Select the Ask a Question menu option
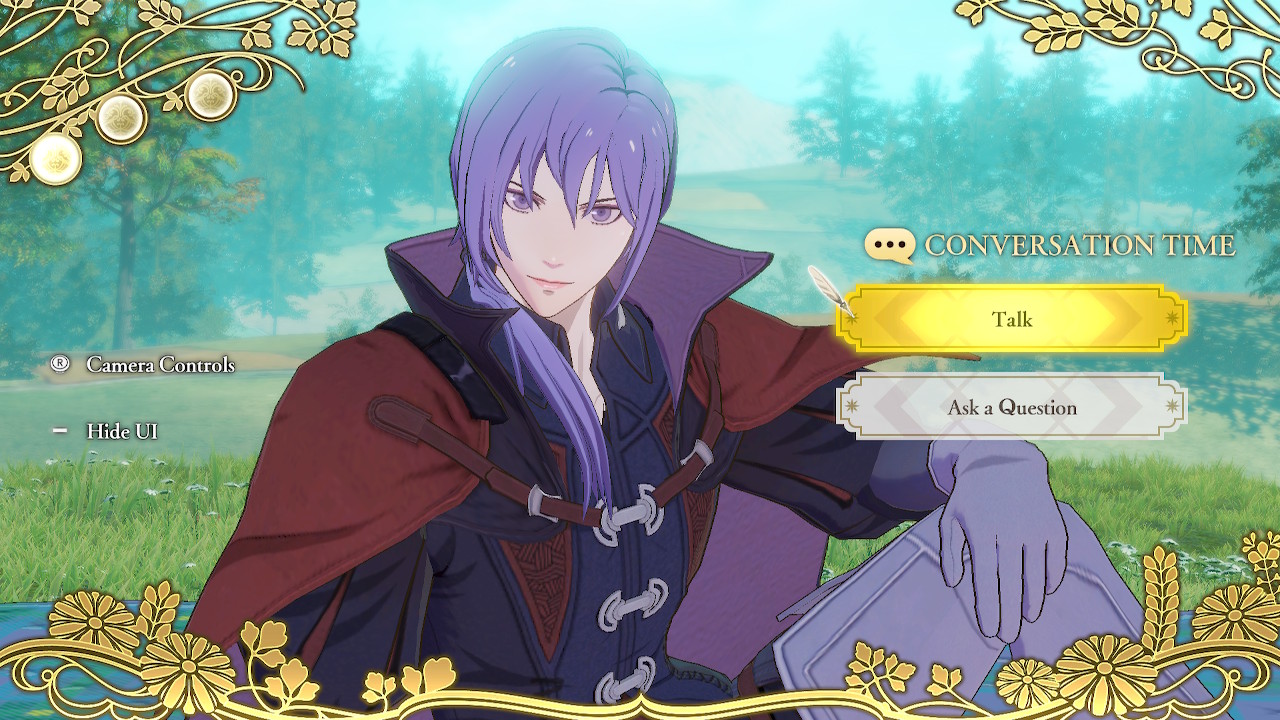The width and height of the screenshot is (1280, 720). [x=1013, y=407]
